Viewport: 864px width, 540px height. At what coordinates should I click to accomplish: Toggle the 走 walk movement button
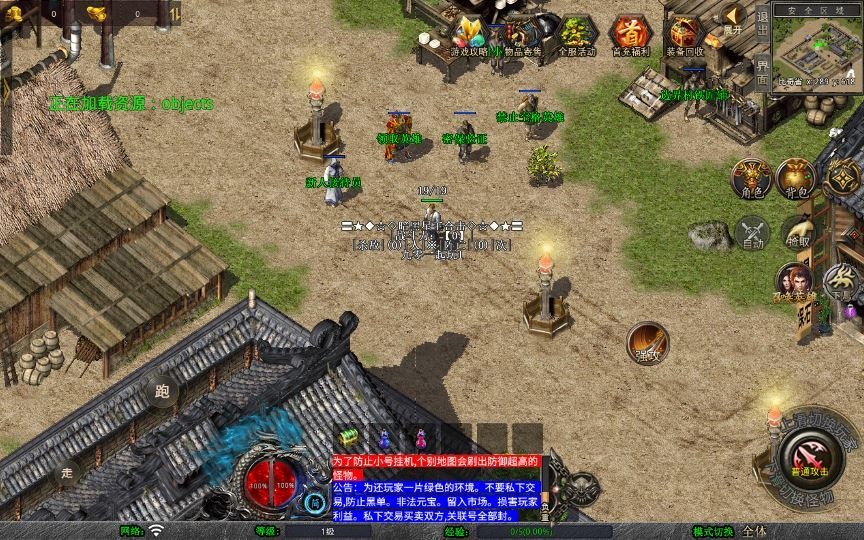coord(67,471)
